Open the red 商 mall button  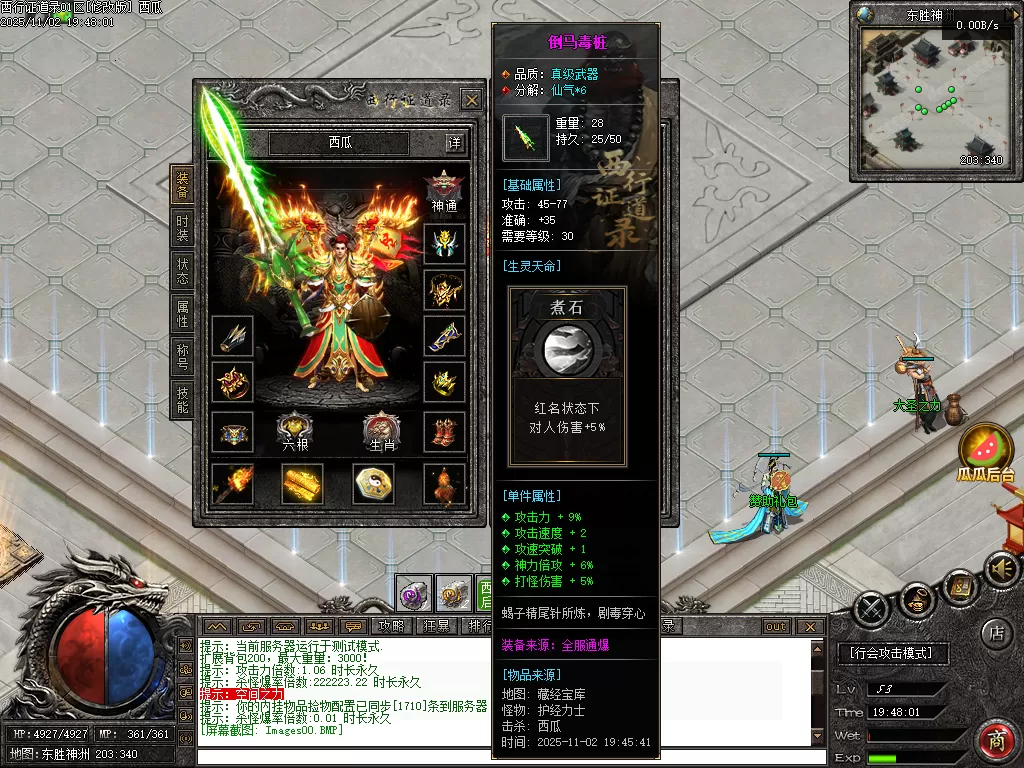(x=996, y=741)
